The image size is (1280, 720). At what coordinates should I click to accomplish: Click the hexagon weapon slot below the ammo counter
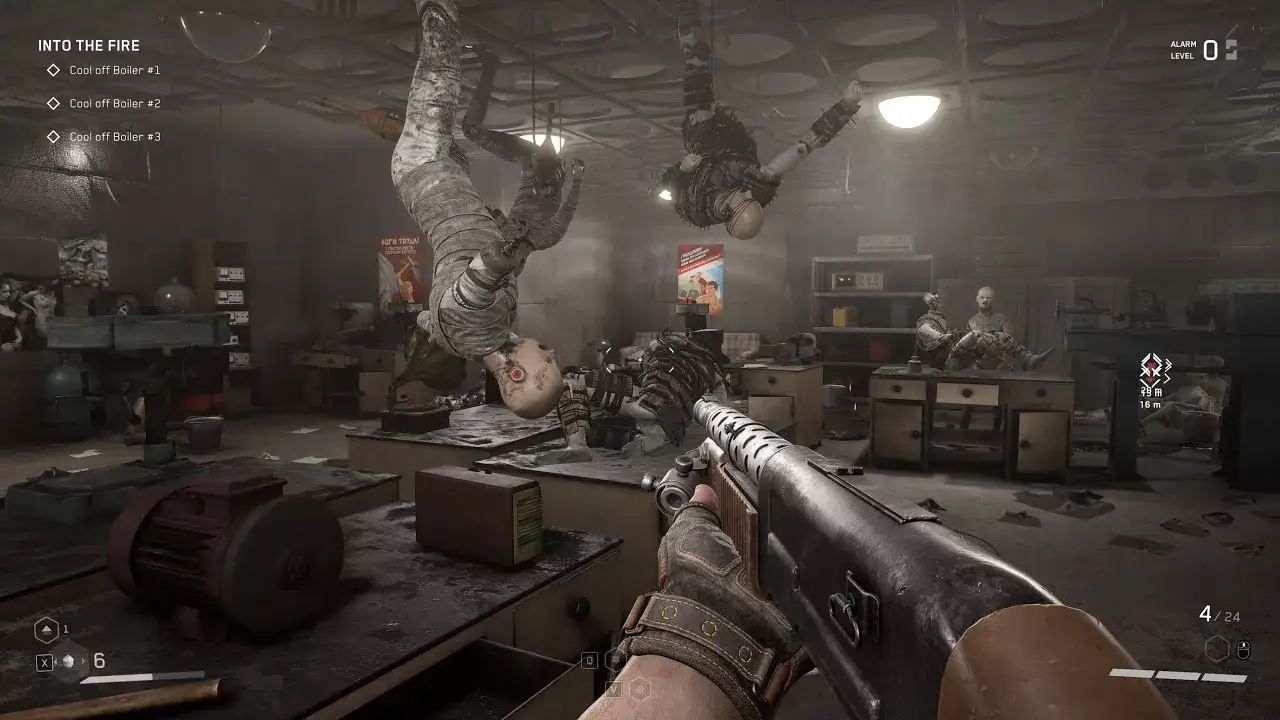(1218, 649)
